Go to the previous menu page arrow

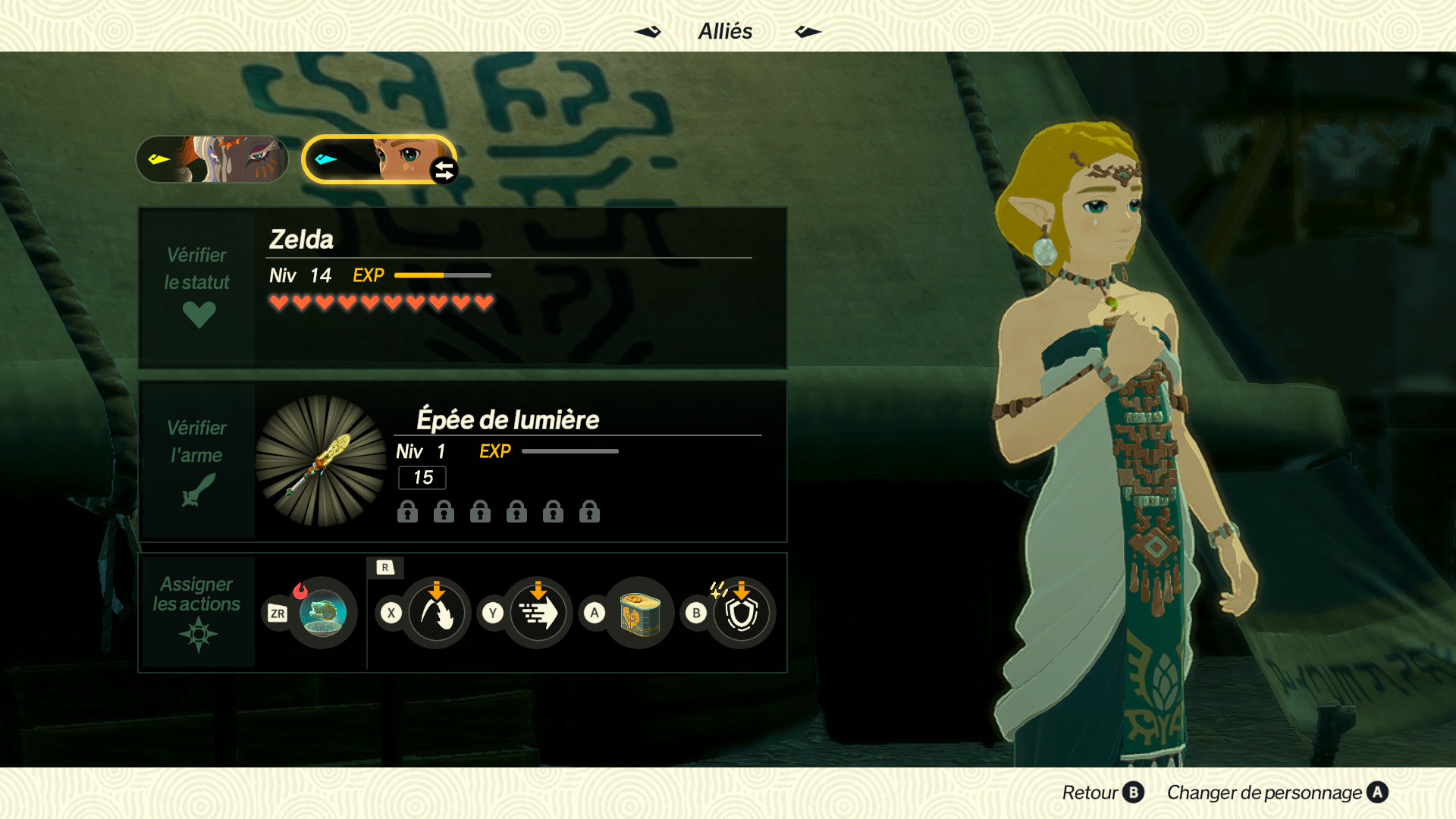[648, 32]
